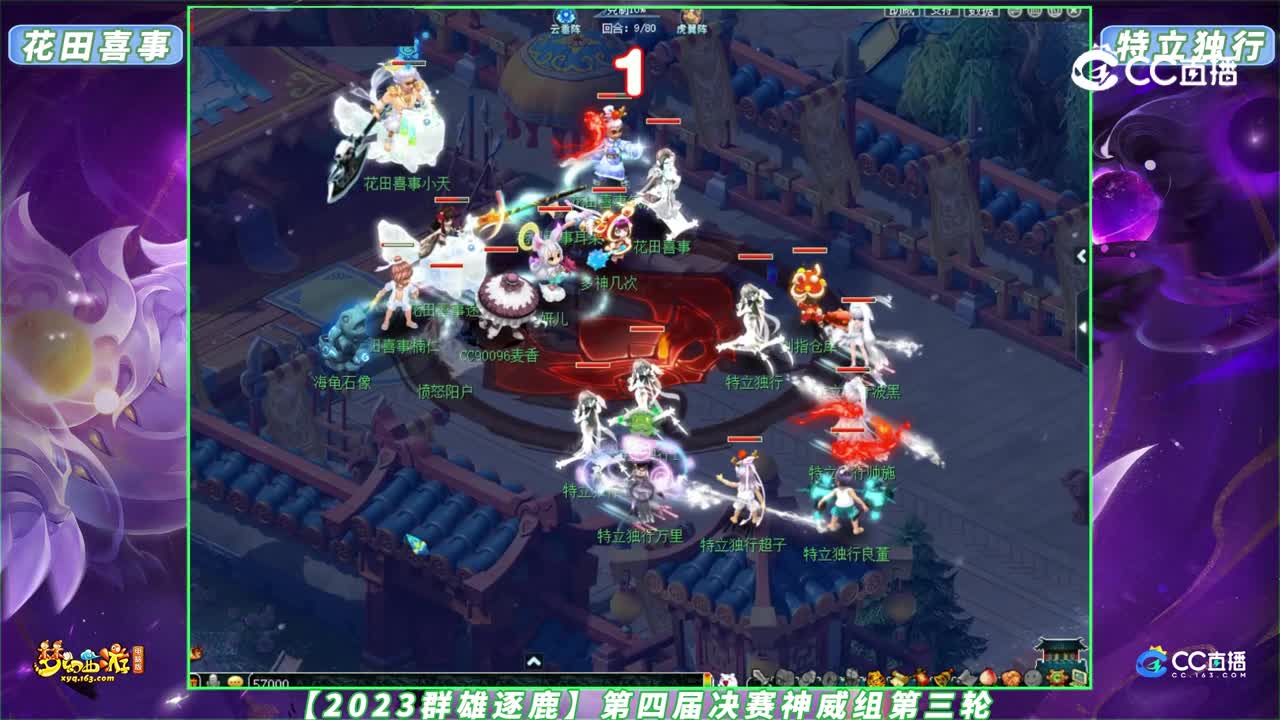This screenshot has width=1280, height=720.
Task: Select the 花田喜事 team banner tab
Action: point(95,42)
